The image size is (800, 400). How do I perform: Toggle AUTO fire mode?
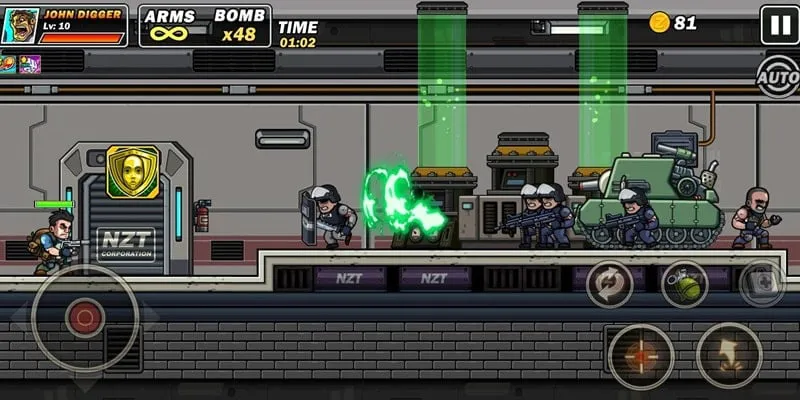[x=777, y=77]
